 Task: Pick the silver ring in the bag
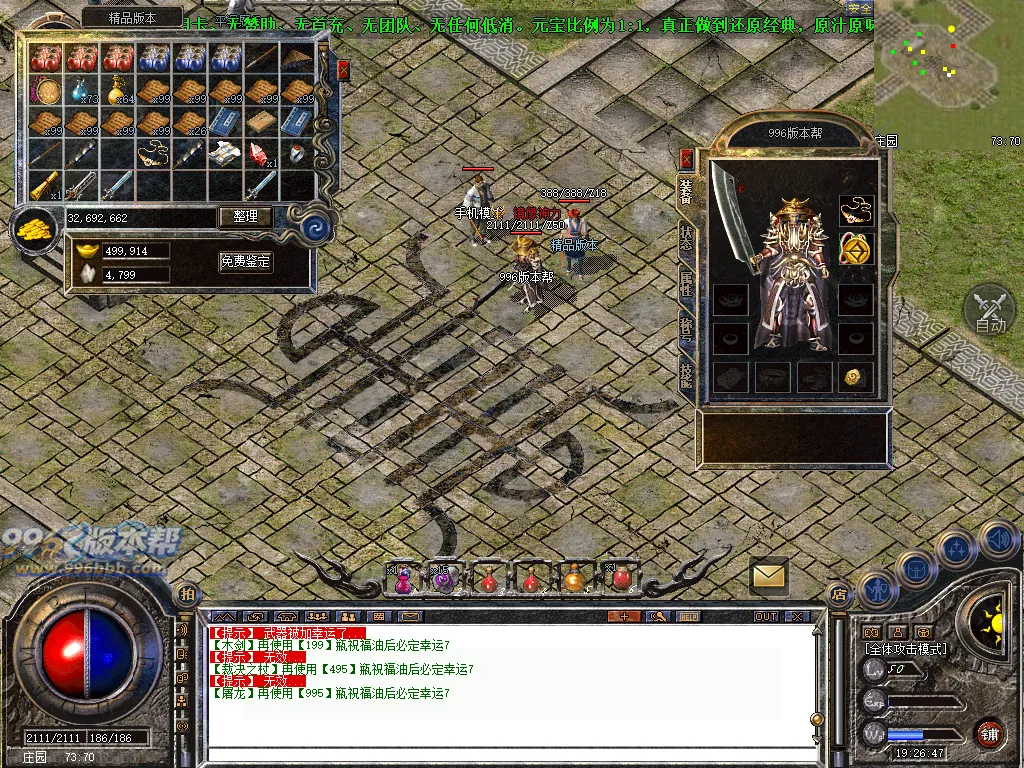coord(298,153)
